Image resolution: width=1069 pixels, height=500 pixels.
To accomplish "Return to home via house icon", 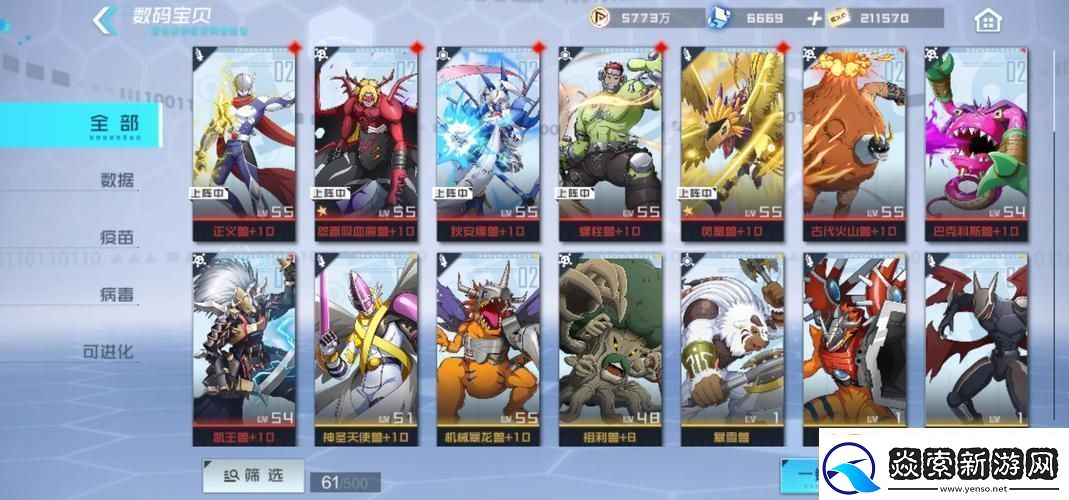I will click(987, 20).
